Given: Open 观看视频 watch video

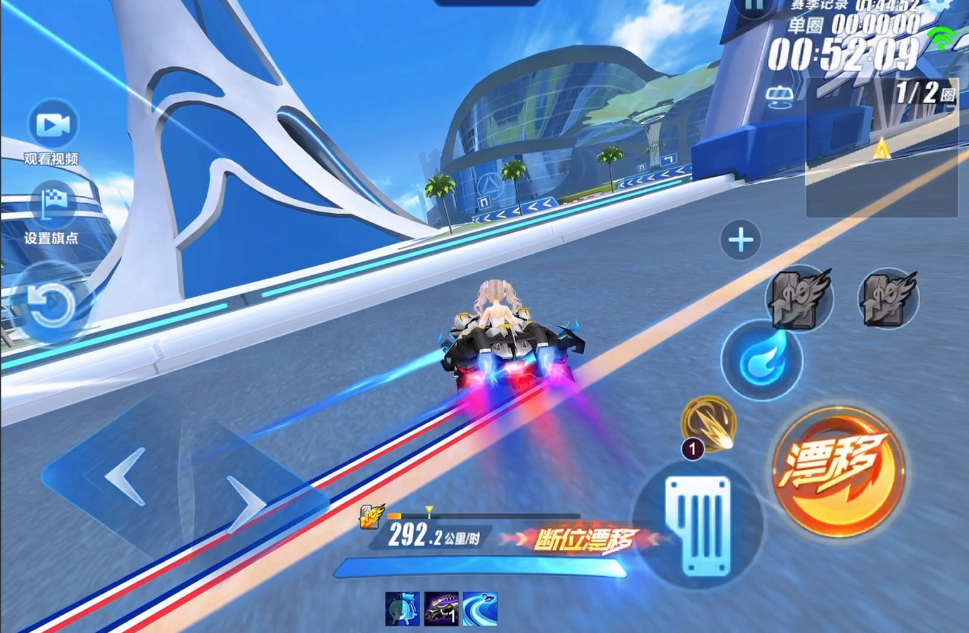Looking at the screenshot, I should coord(52,126).
